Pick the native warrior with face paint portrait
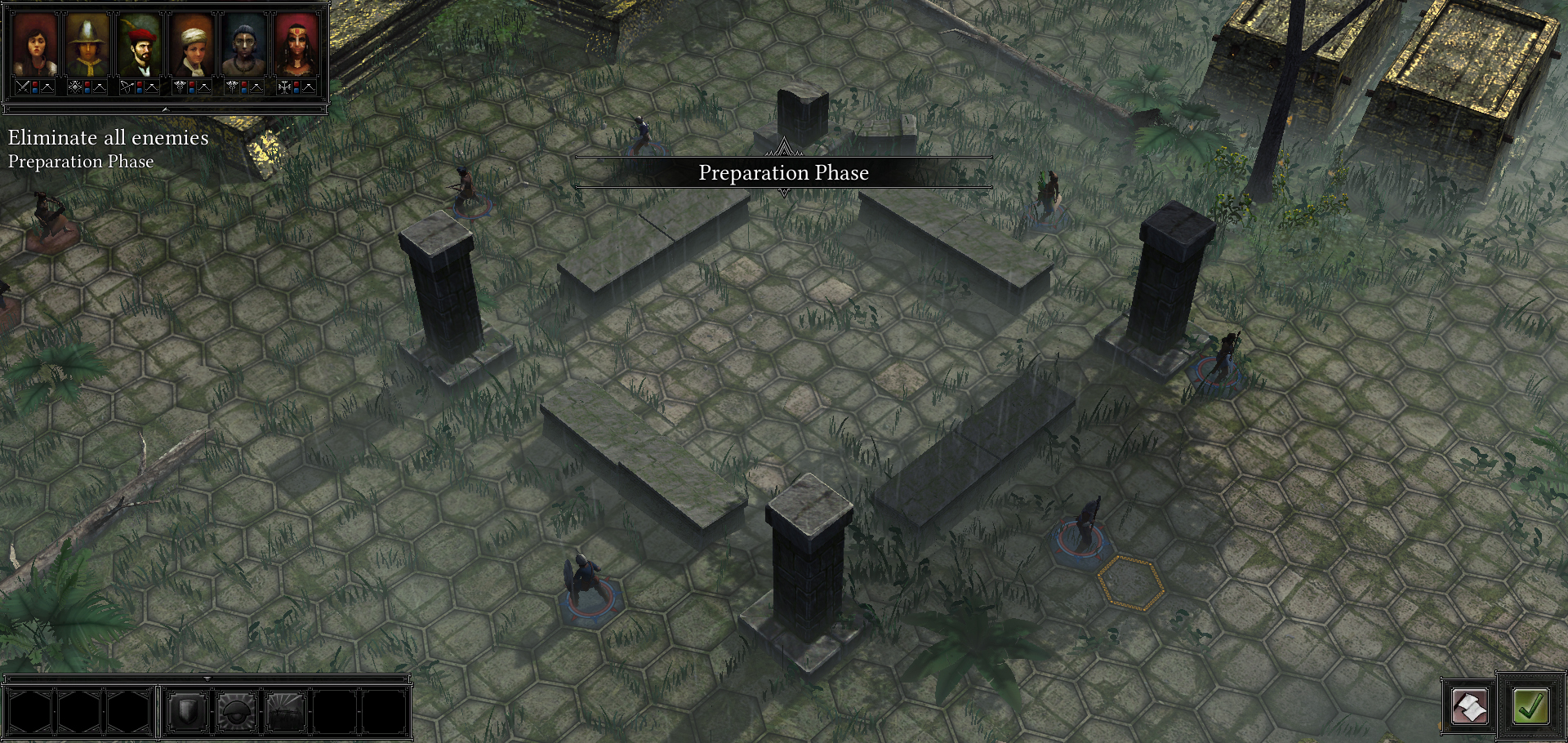Viewport: 1568px width, 743px height. tap(244, 47)
